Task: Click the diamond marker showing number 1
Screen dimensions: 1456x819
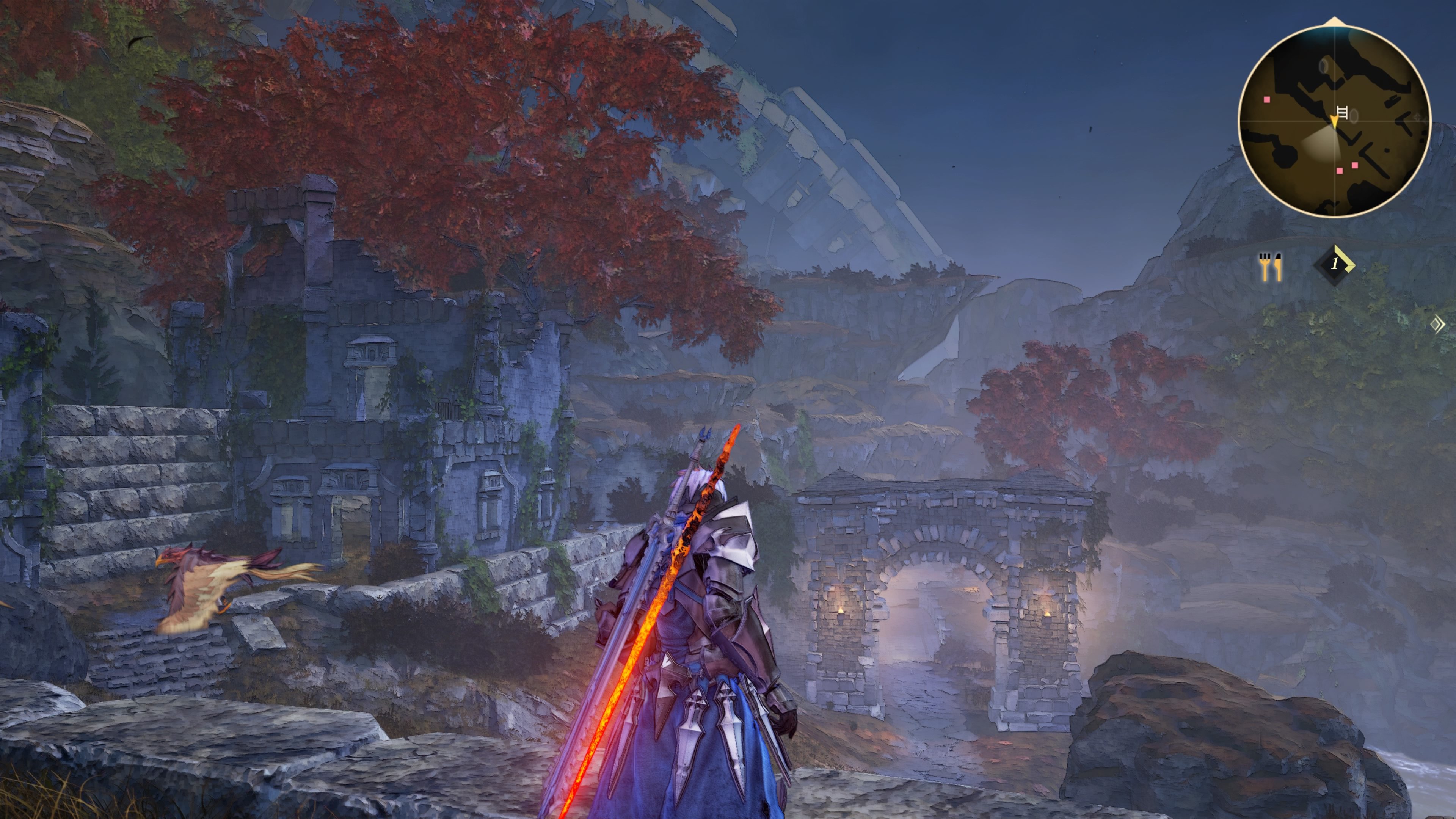Action: [x=1335, y=266]
